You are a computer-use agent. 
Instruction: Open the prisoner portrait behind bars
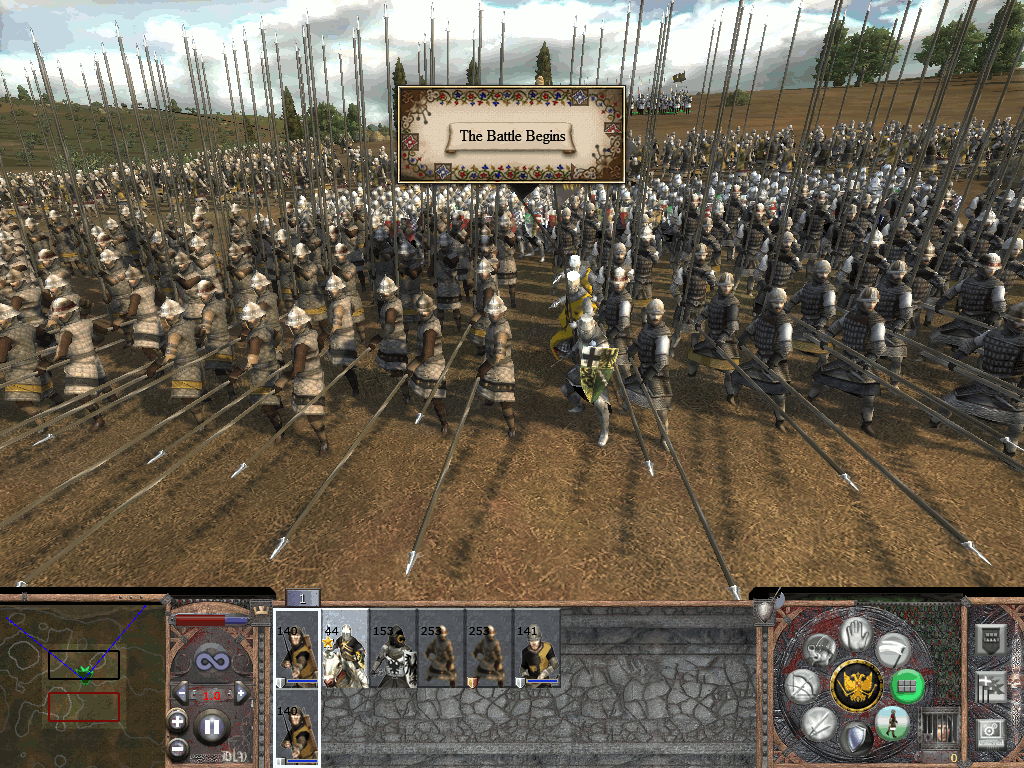point(938,726)
